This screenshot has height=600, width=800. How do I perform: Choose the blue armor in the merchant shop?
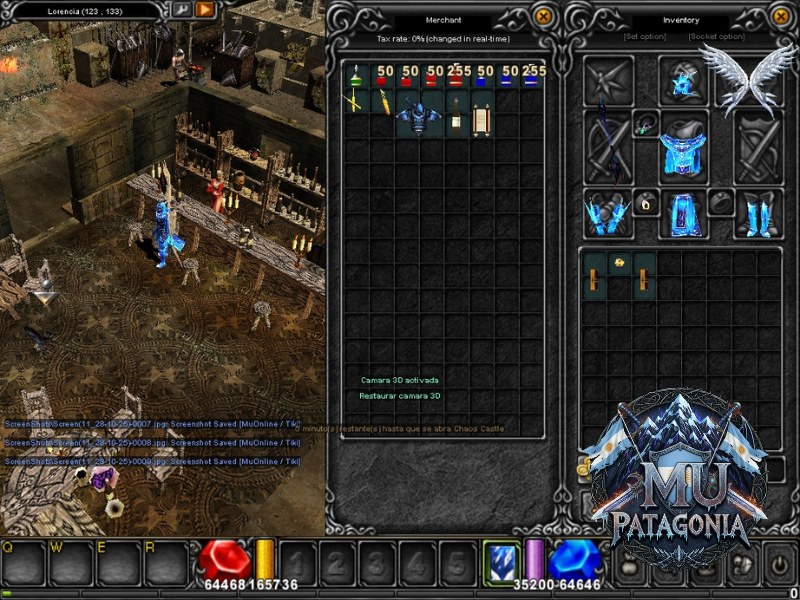[x=418, y=114]
